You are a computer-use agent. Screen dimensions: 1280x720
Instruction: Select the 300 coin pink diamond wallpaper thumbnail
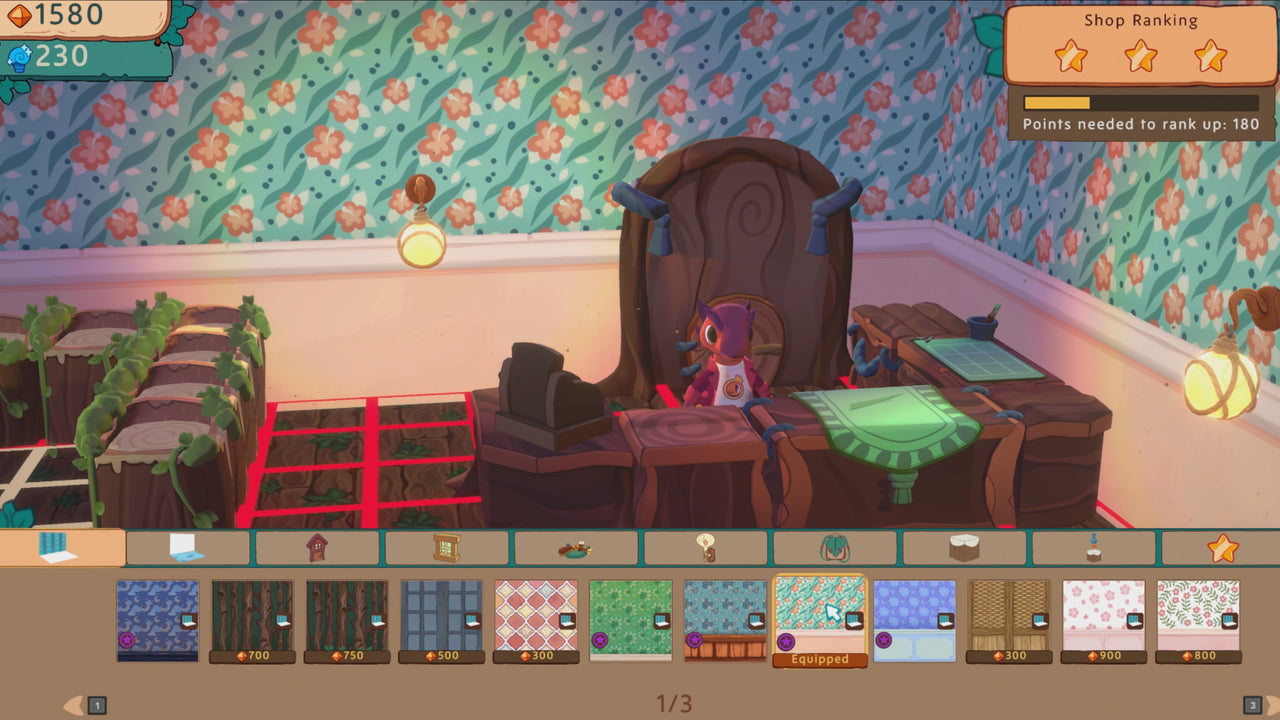[x=536, y=618]
